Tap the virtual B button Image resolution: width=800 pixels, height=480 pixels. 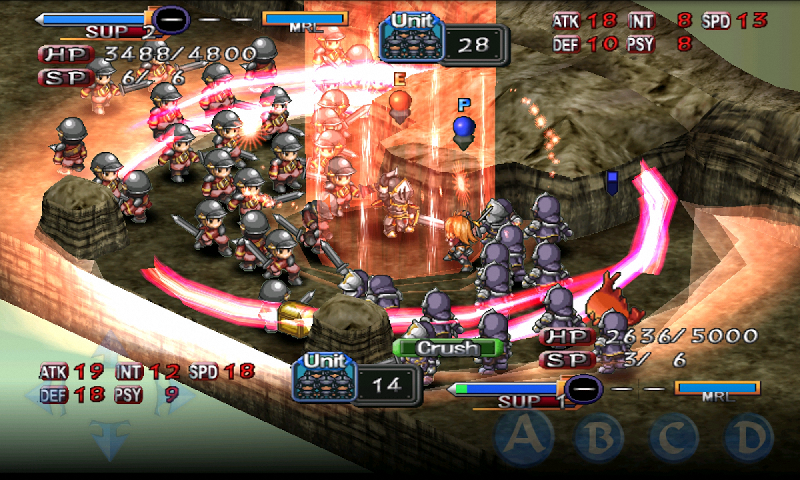(599, 437)
